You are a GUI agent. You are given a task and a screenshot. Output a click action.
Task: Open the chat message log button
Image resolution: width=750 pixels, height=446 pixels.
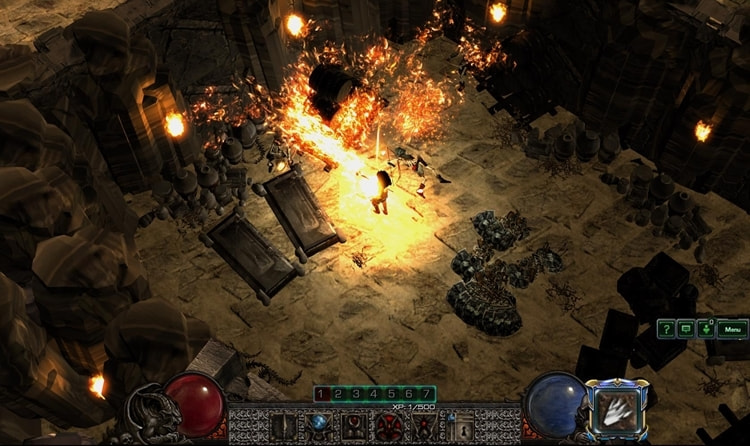pyautogui.click(x=686, y=328)
